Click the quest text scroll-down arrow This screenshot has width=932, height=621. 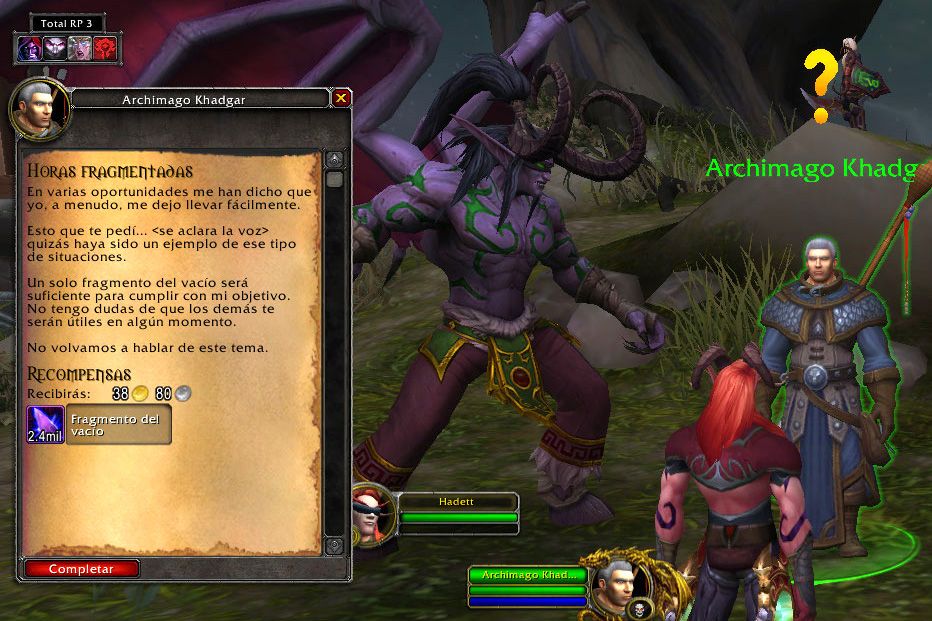tap(334, 546)
